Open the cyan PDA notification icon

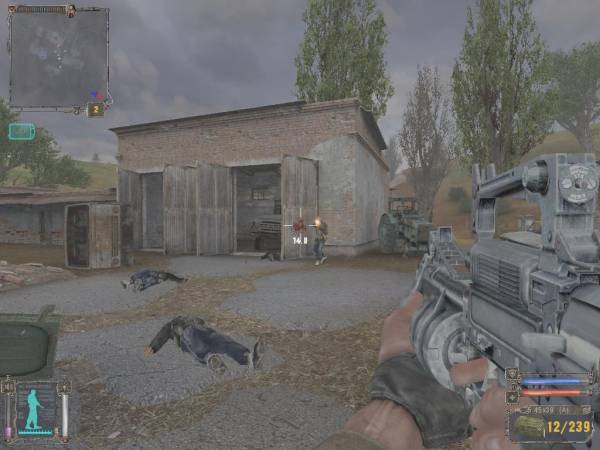coord(21,131)
